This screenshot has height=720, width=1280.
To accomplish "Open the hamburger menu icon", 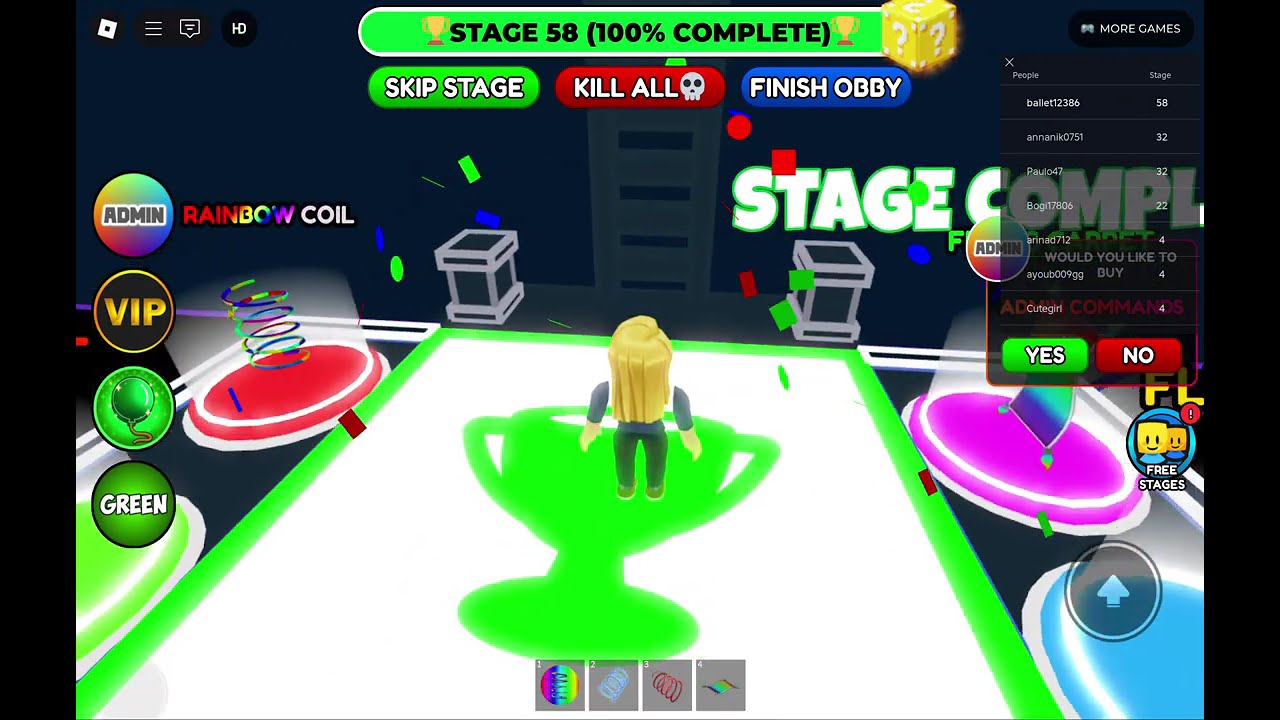I will 153,29.
